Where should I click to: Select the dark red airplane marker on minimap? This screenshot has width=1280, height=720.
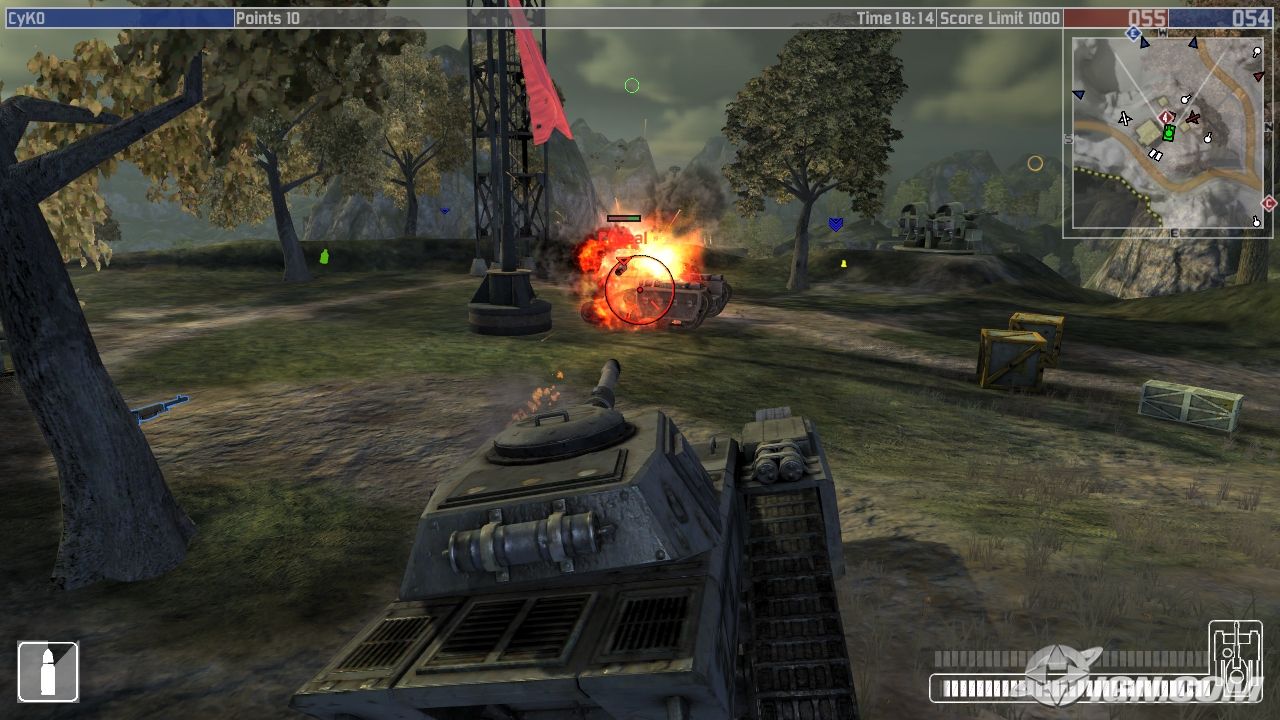1192,118
